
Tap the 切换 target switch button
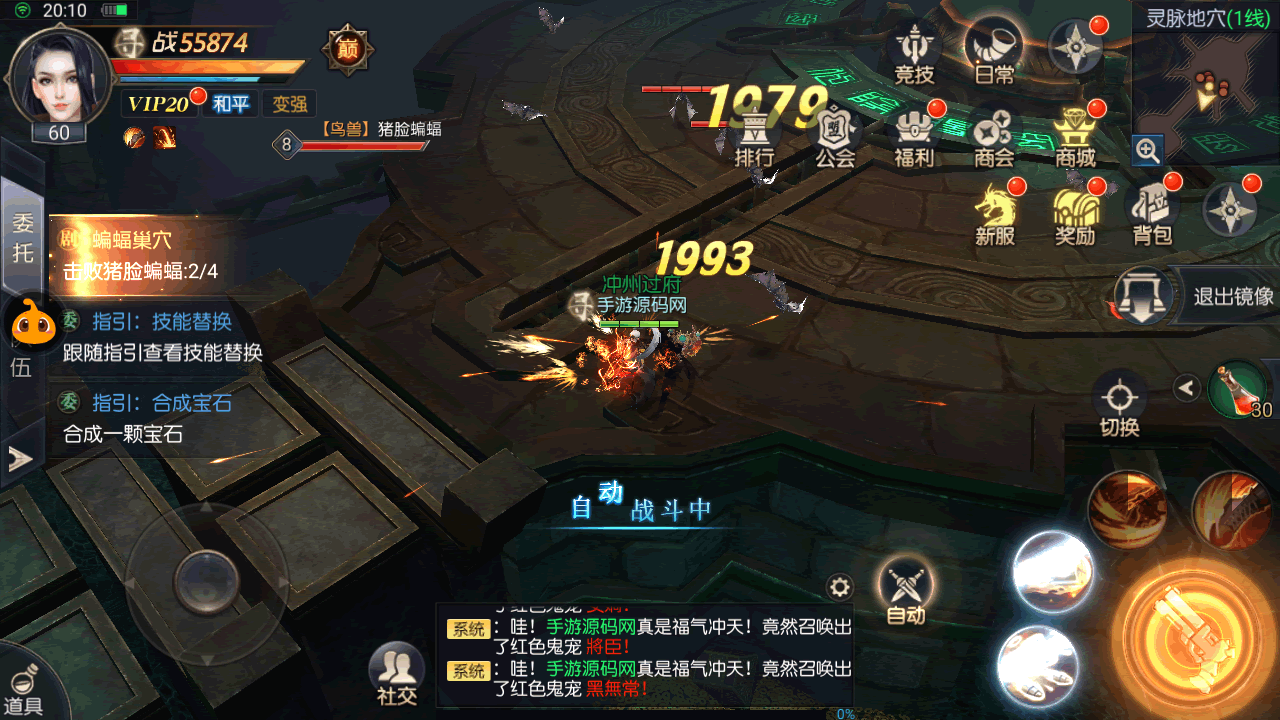click(x=1120, y=403)
